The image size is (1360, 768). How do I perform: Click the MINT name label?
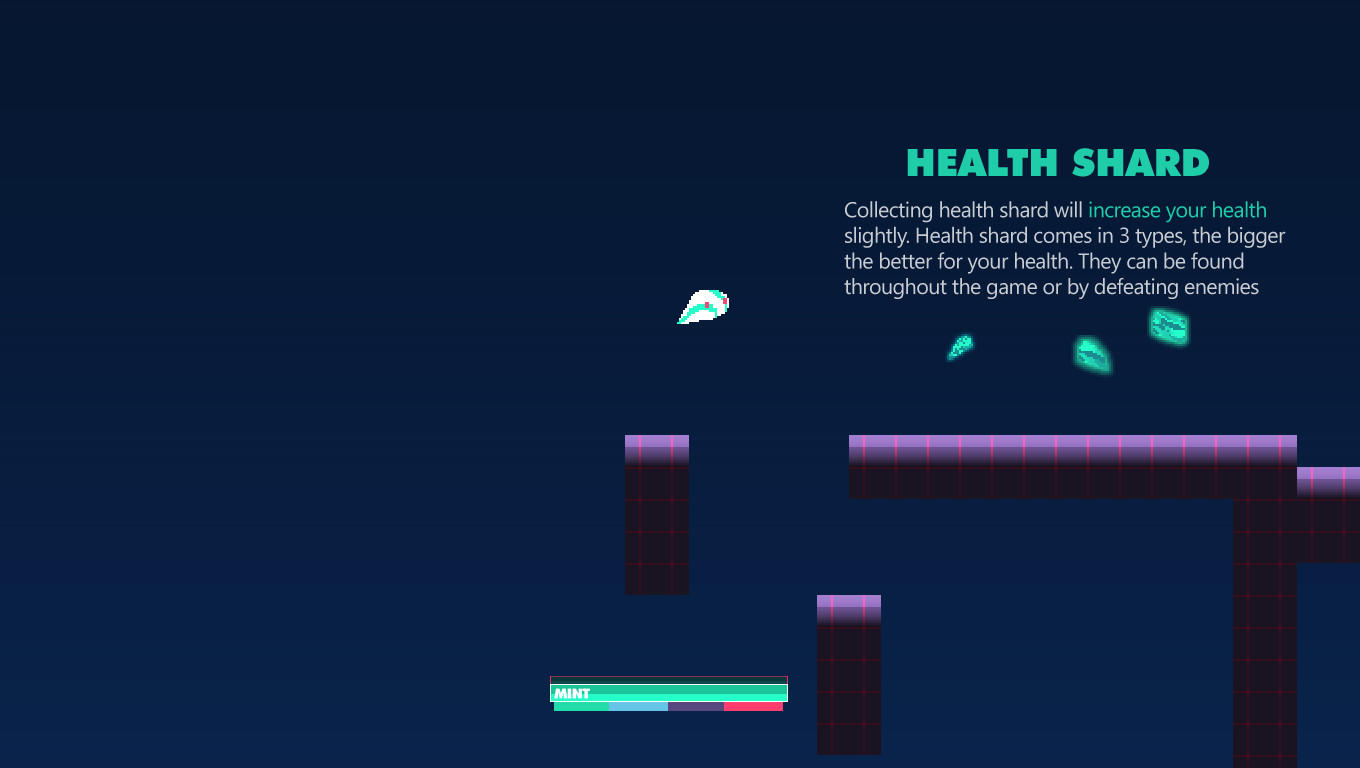pyautogui.click(x=572, y=691)
